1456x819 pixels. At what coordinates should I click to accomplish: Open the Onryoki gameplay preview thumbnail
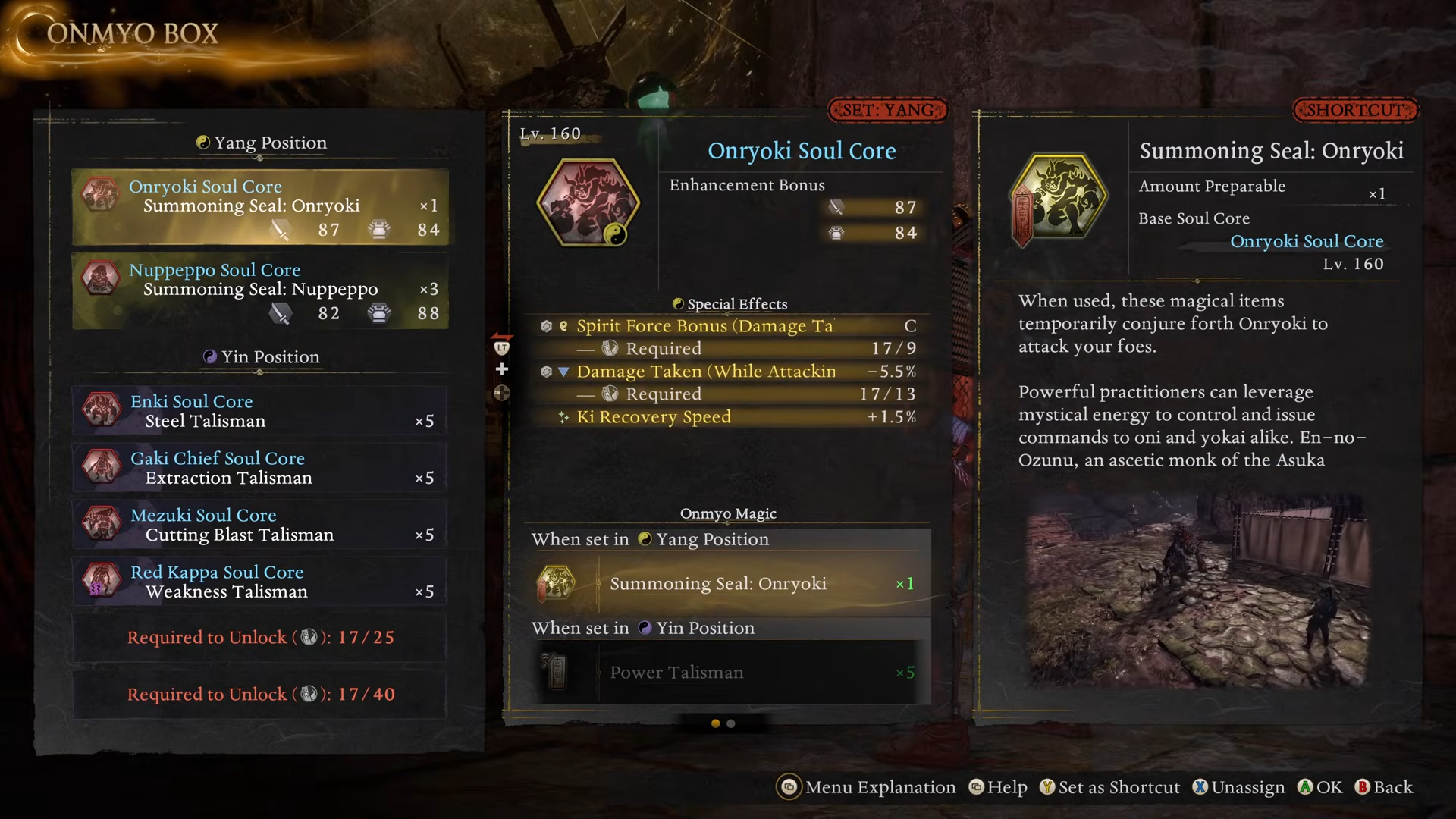point(1198,590)
